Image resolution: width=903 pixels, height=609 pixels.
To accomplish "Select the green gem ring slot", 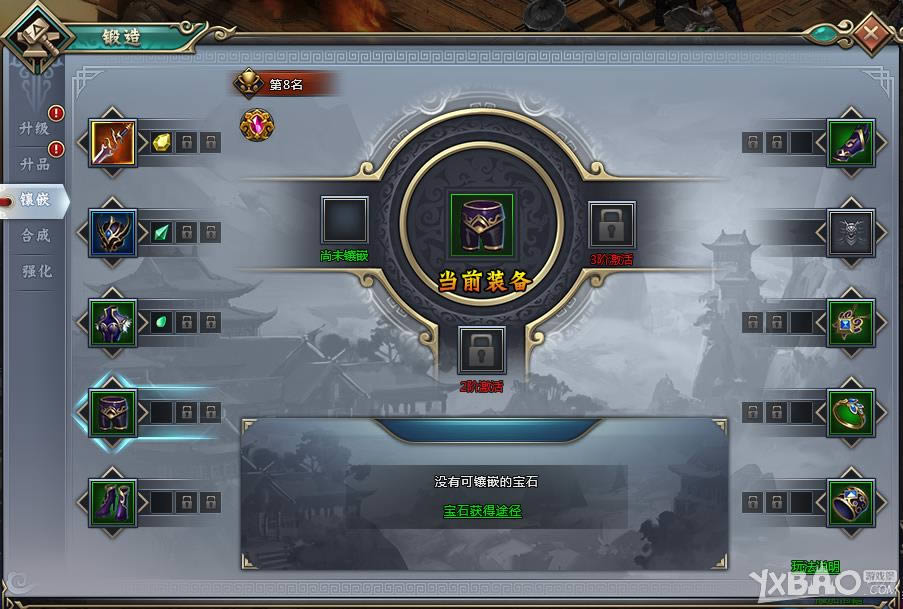I will coord(851,412).
